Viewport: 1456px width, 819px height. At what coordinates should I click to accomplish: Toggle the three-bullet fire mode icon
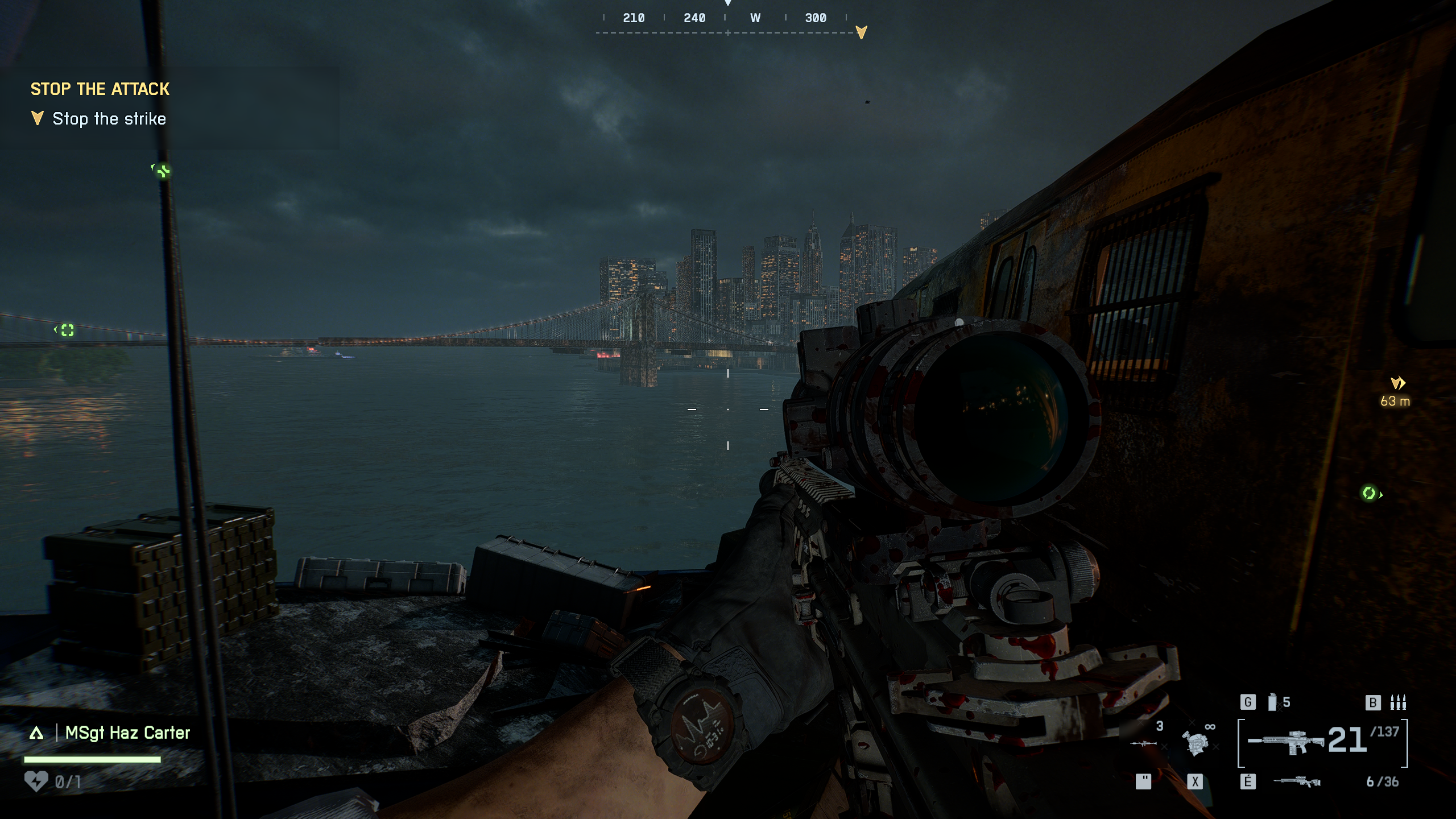click(x=1398, y=702)
